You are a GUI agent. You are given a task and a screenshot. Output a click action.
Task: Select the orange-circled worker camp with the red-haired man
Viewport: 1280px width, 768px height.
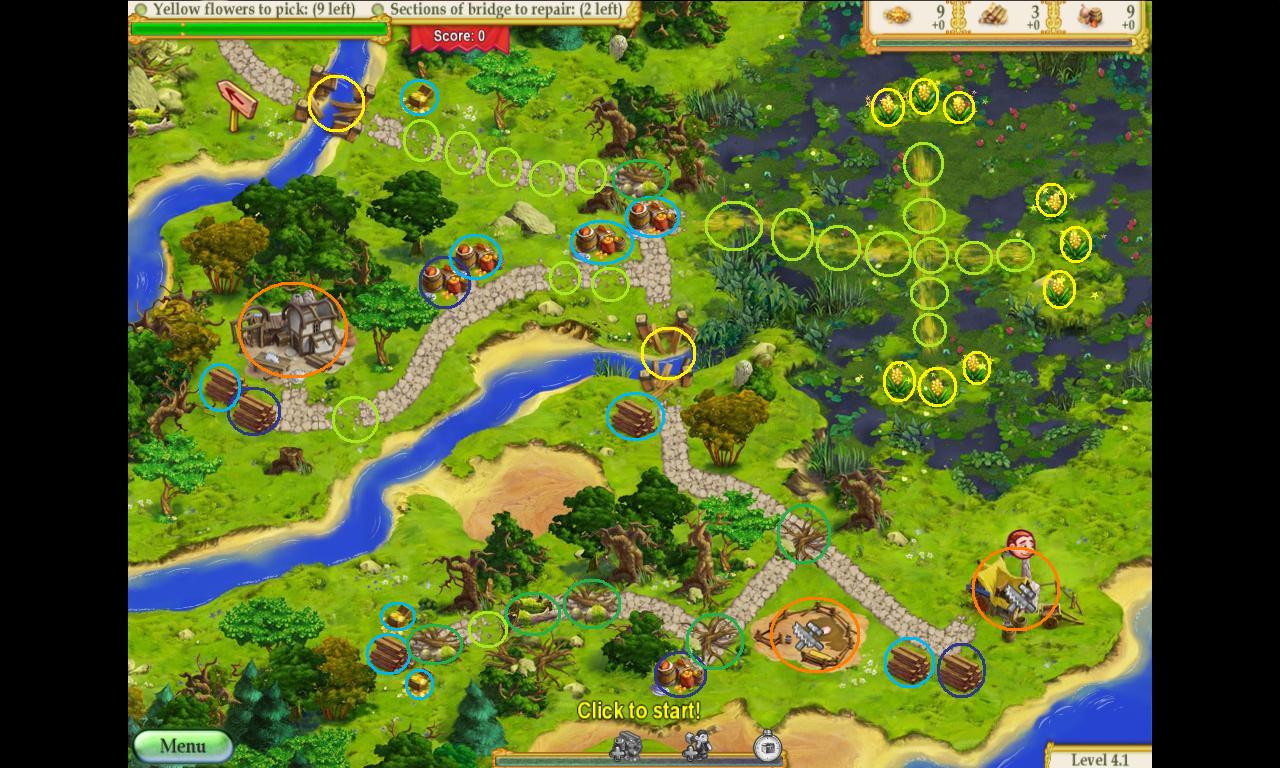pyautogui.click(x=1015, y=588)
